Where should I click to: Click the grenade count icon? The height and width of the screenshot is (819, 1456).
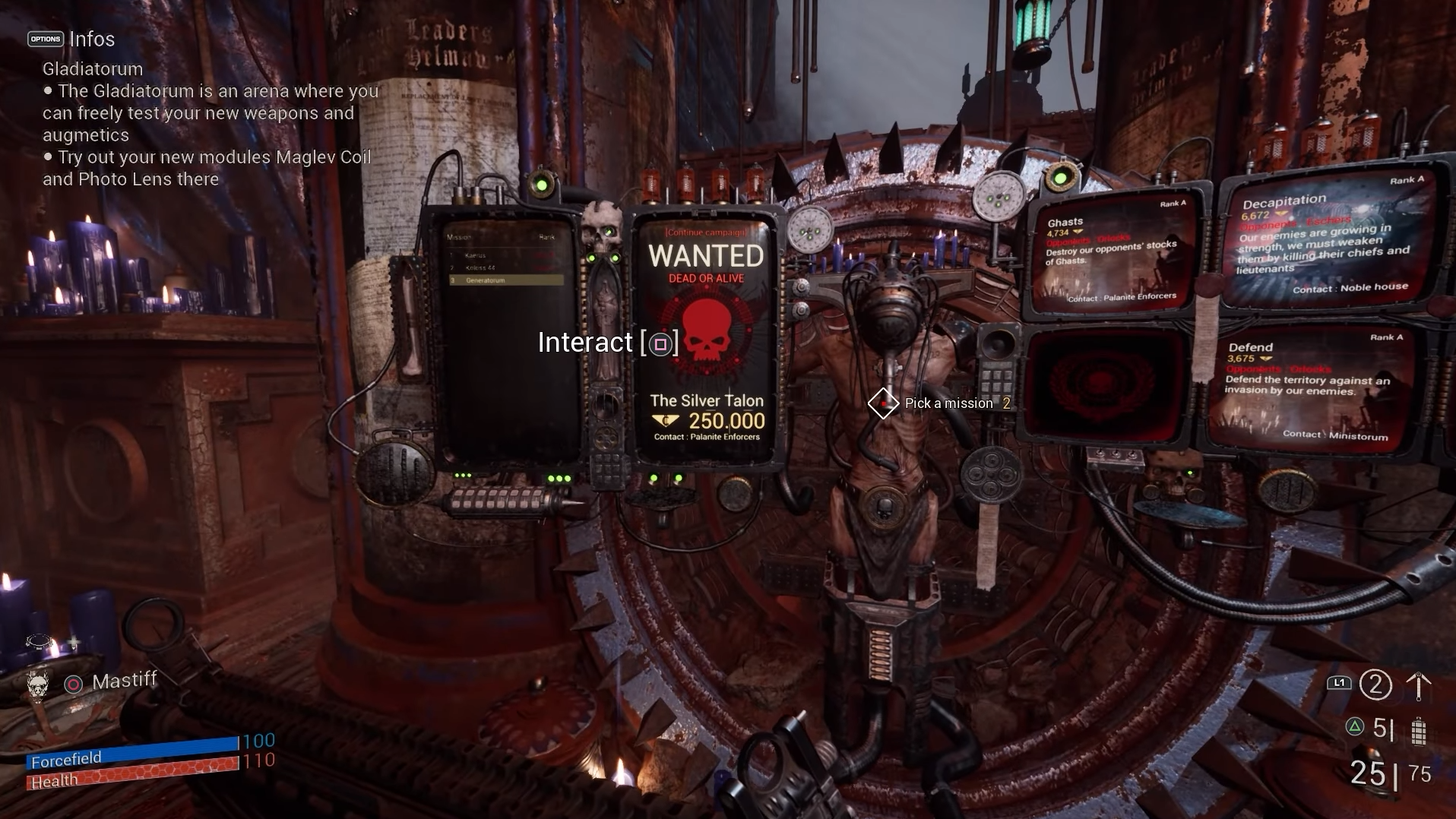1418,731
